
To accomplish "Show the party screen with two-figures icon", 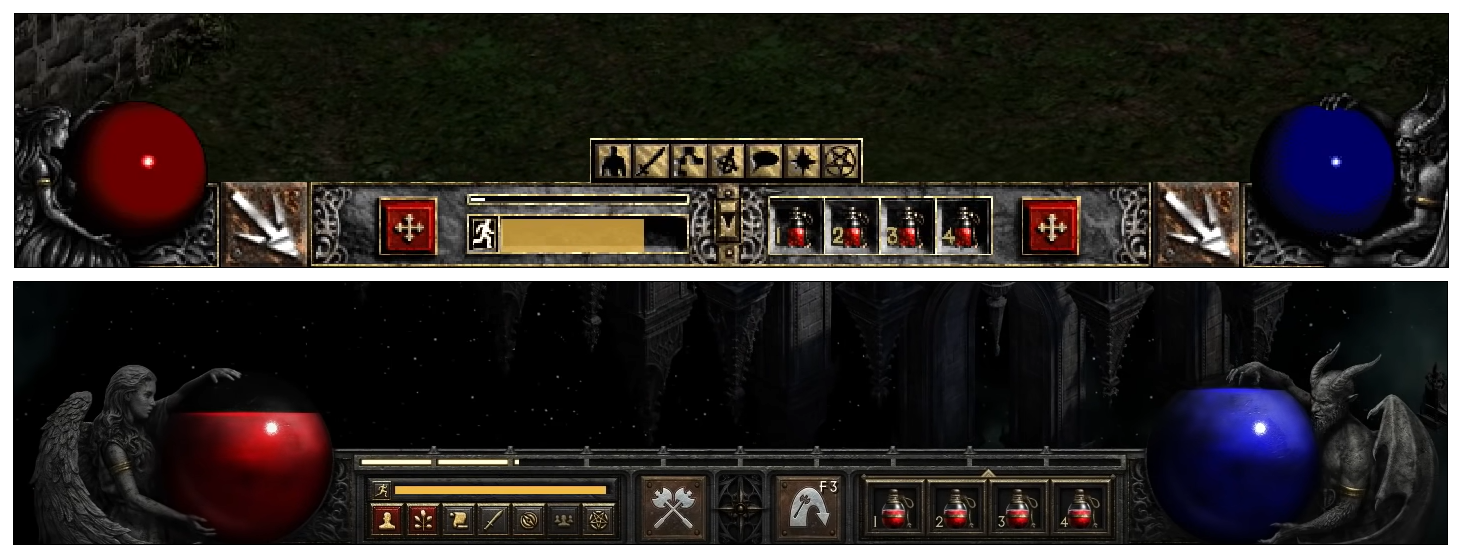I will point(564,520).
